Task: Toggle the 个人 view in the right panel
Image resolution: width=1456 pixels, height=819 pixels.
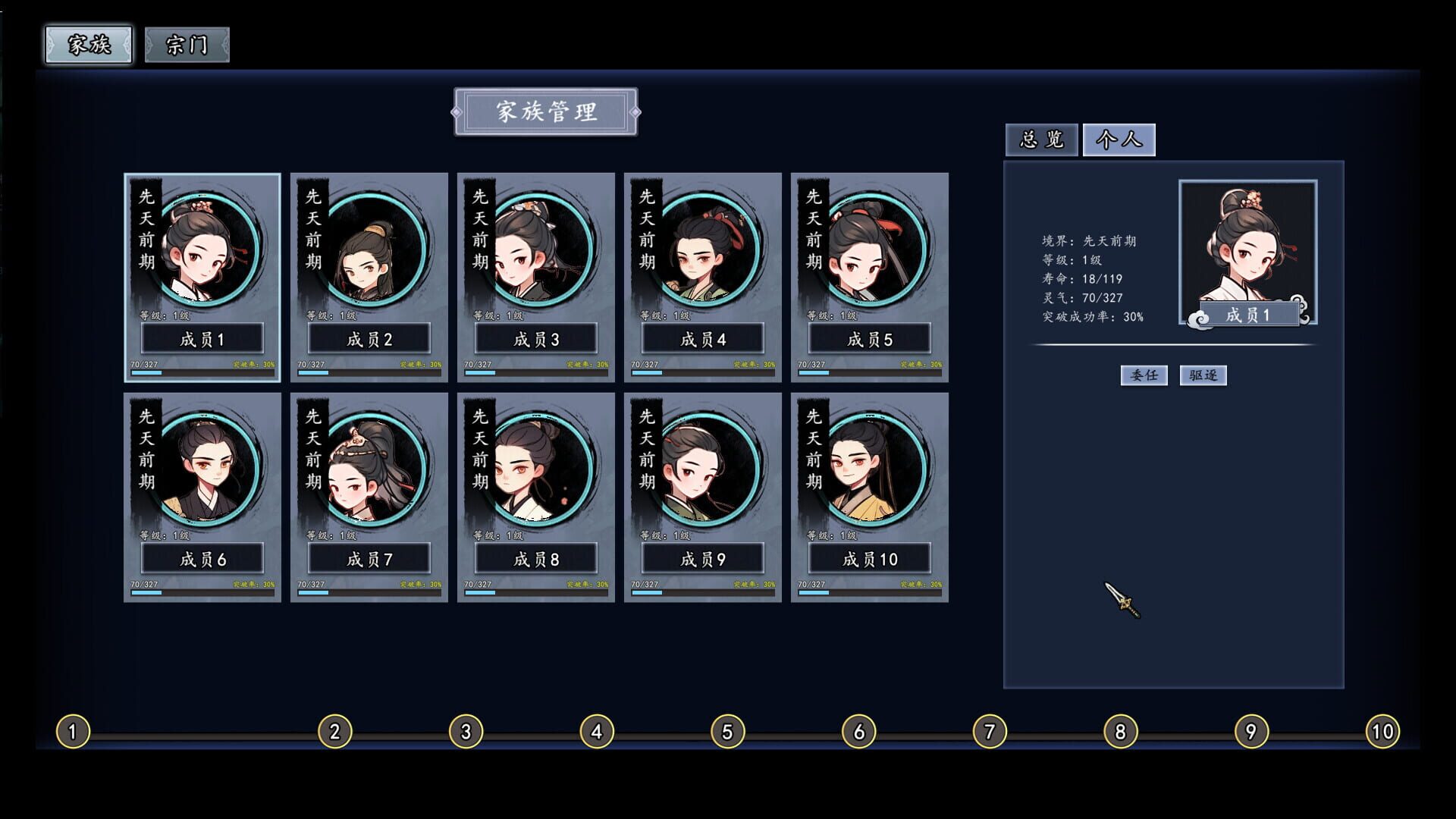Action: (1120, 140)
